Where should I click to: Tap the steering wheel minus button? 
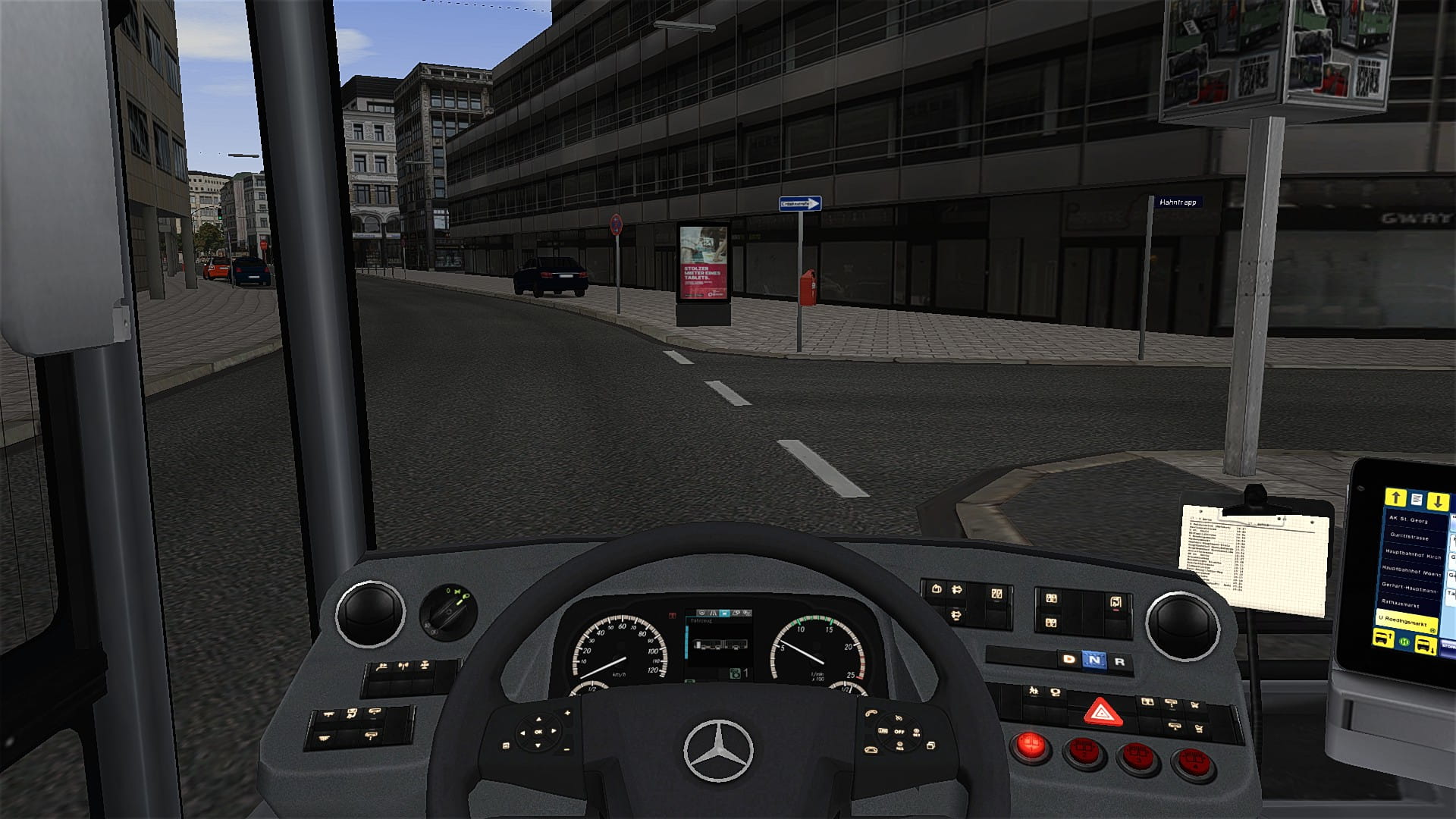coord(566,749)
